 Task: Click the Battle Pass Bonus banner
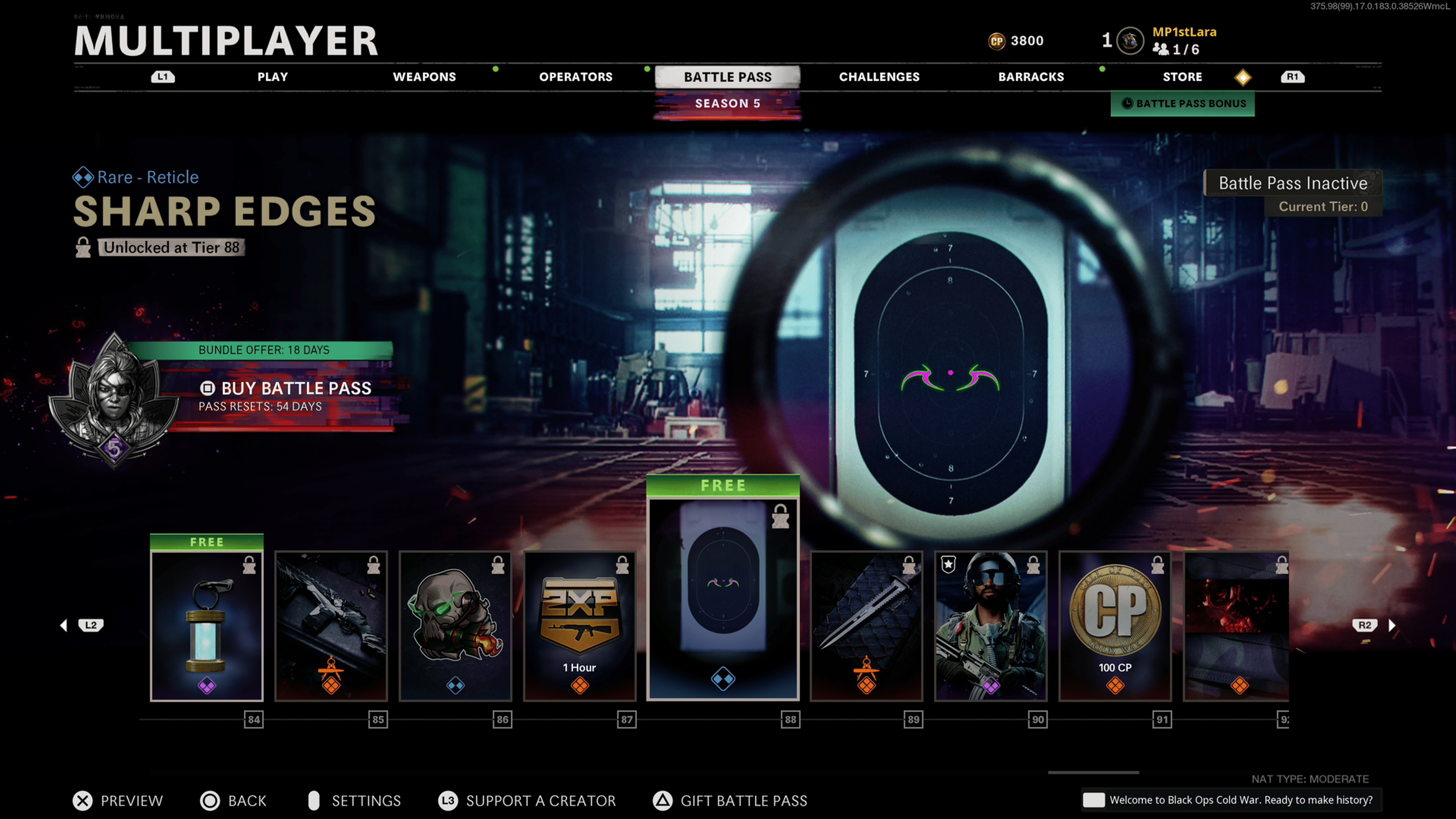[x=1183, y=104]
